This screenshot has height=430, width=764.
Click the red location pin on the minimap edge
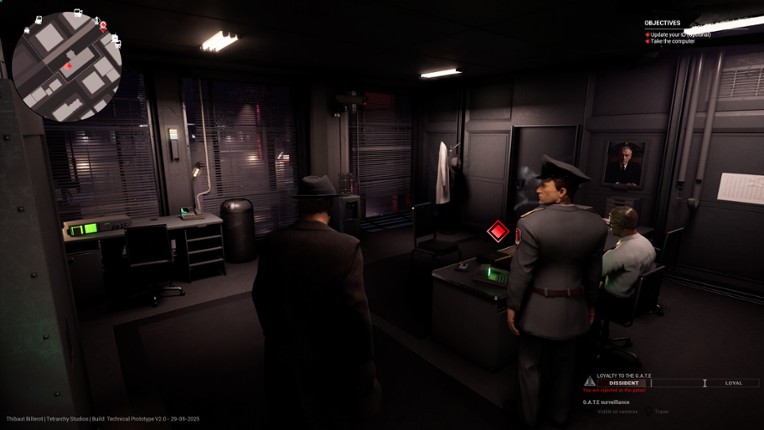coord(103,24)
